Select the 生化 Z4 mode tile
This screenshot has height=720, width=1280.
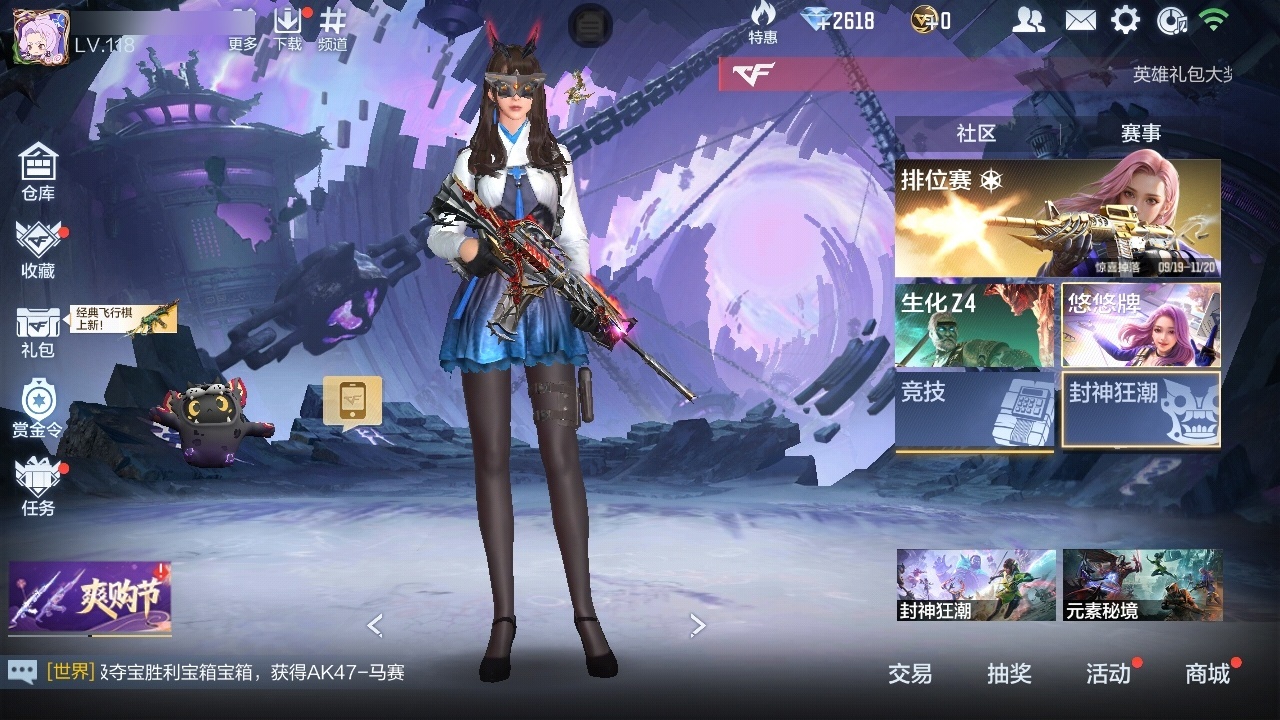click(974, 325)
